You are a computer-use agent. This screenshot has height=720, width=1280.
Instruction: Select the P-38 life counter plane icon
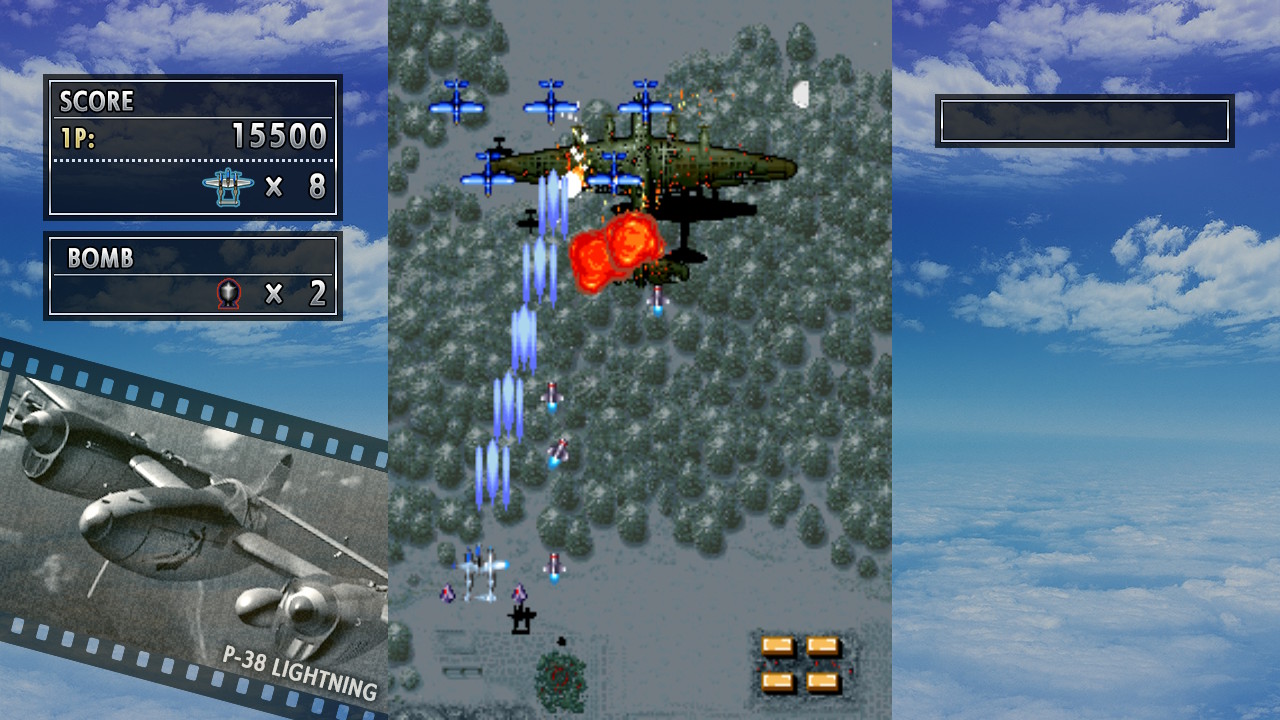(228, 186)
